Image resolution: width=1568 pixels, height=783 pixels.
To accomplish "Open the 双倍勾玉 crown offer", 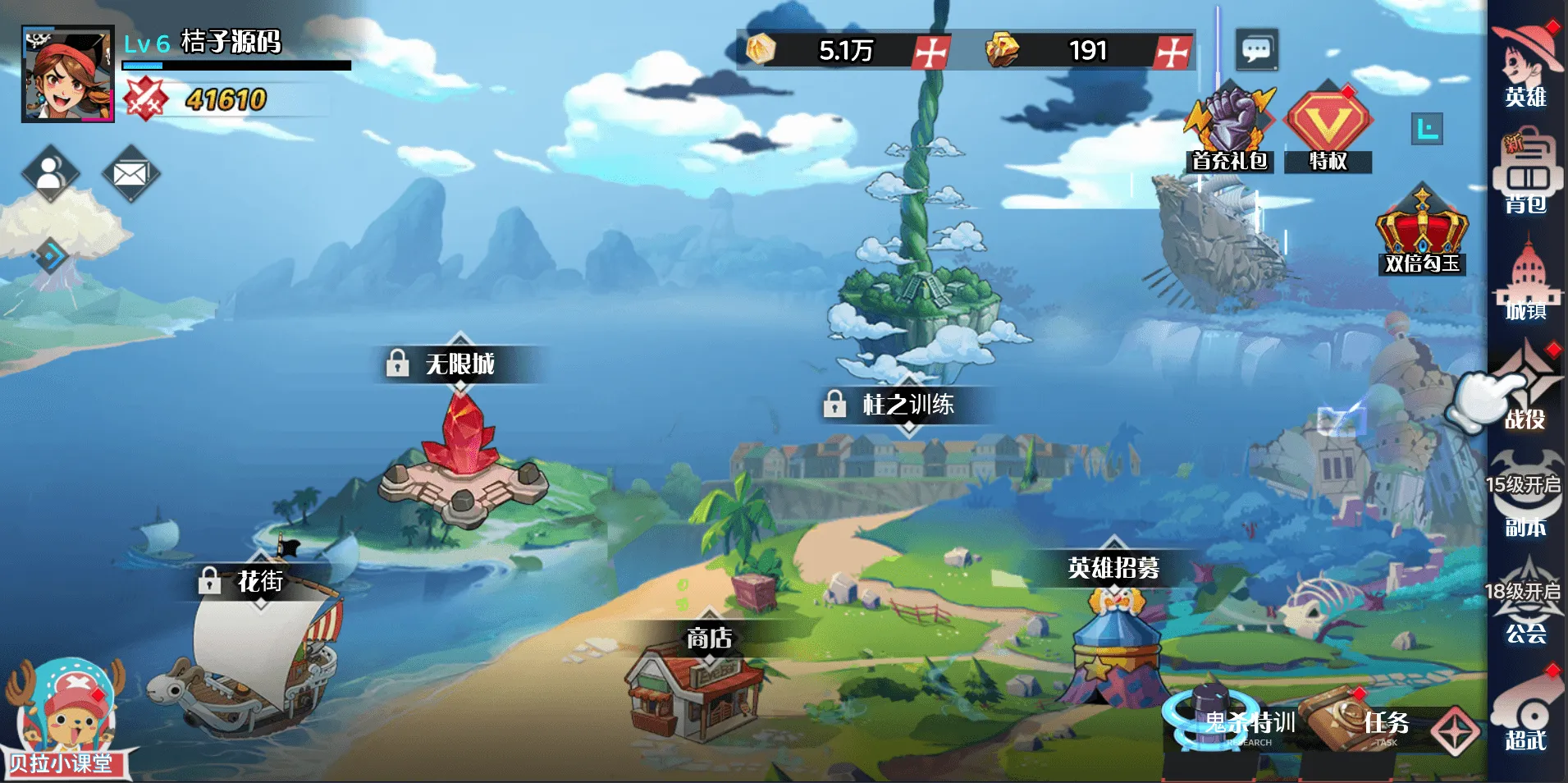I will click(1422, 231).
